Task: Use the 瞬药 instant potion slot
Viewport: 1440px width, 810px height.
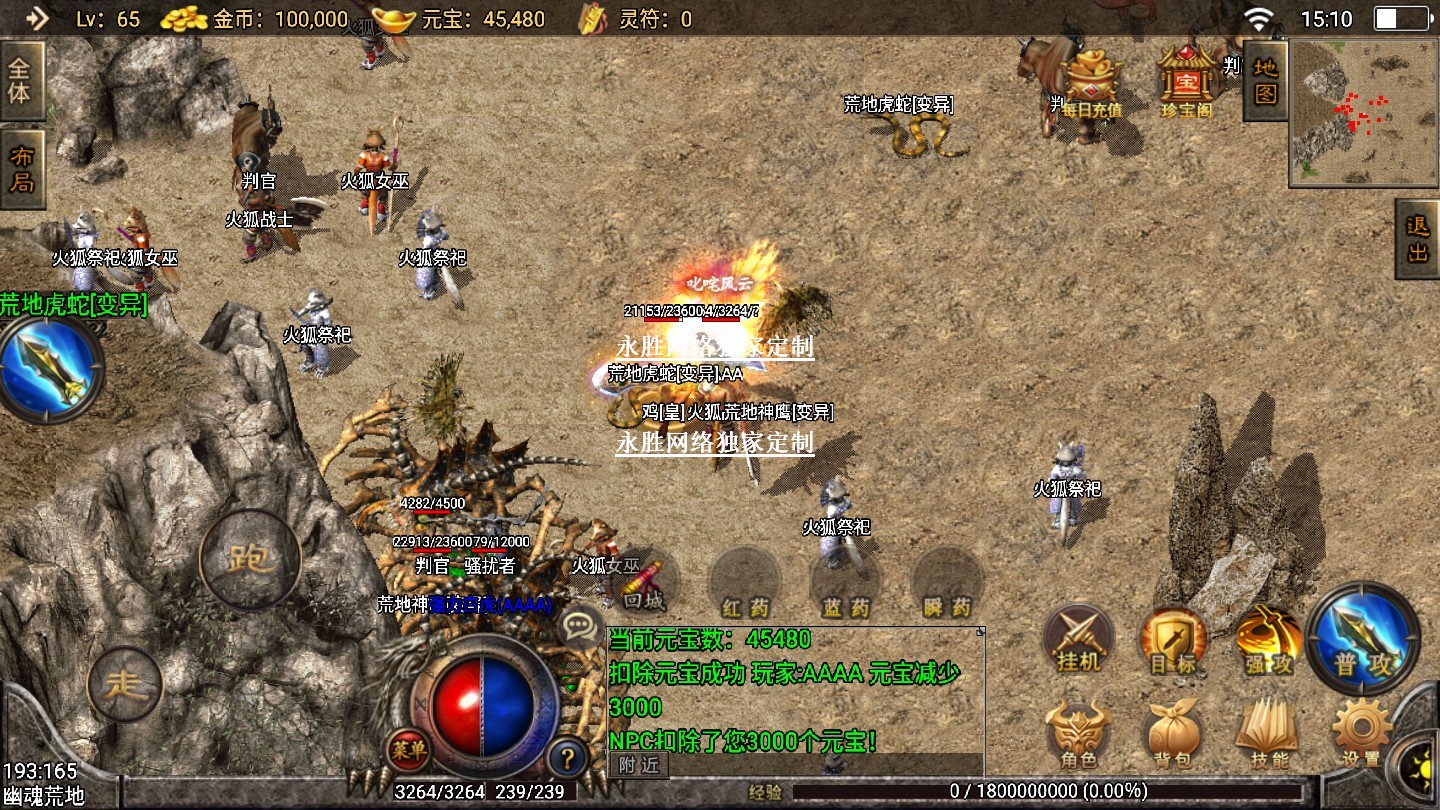Action: click(947, 584)
